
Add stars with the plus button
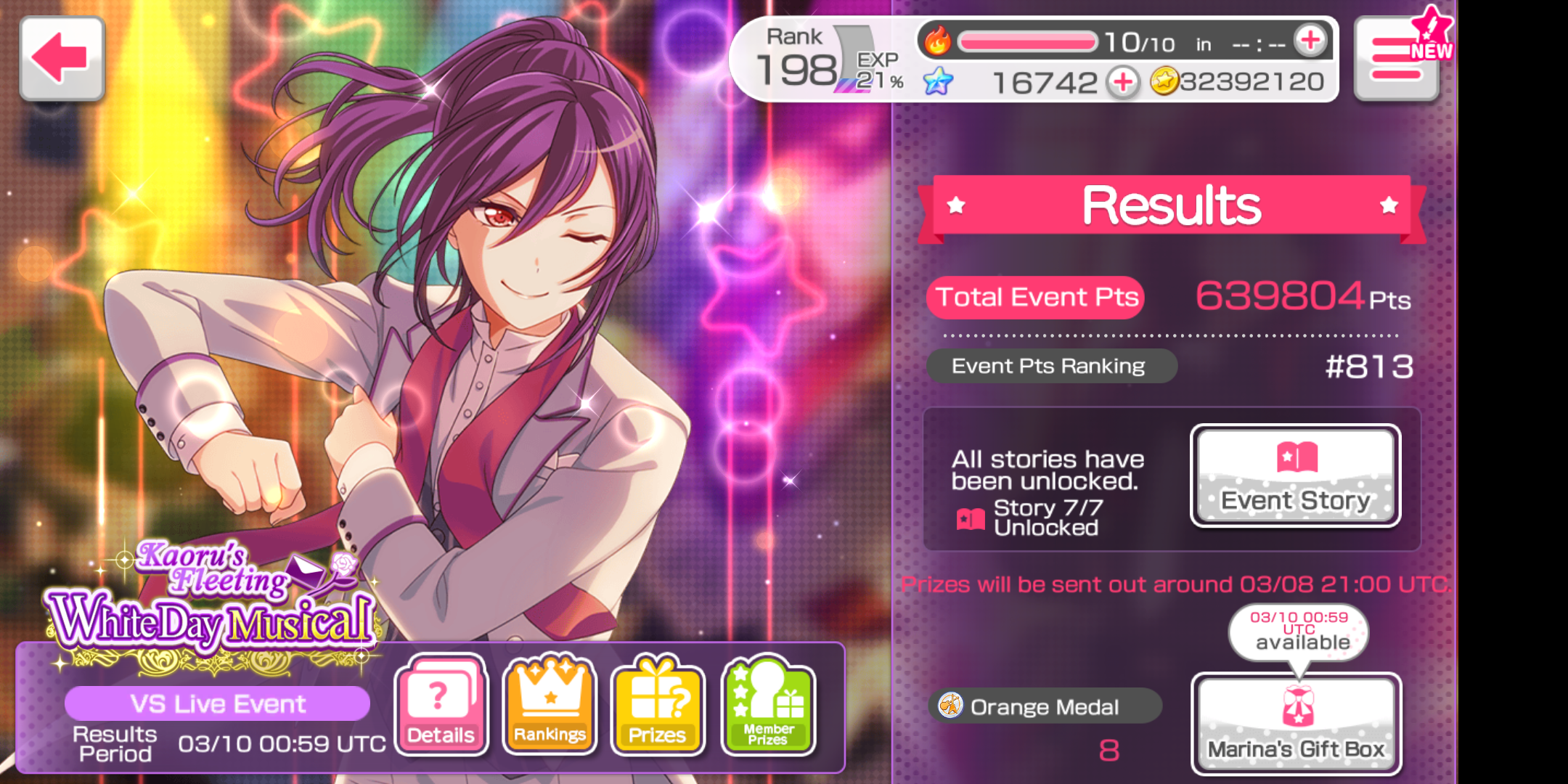tap(1122, 82)
